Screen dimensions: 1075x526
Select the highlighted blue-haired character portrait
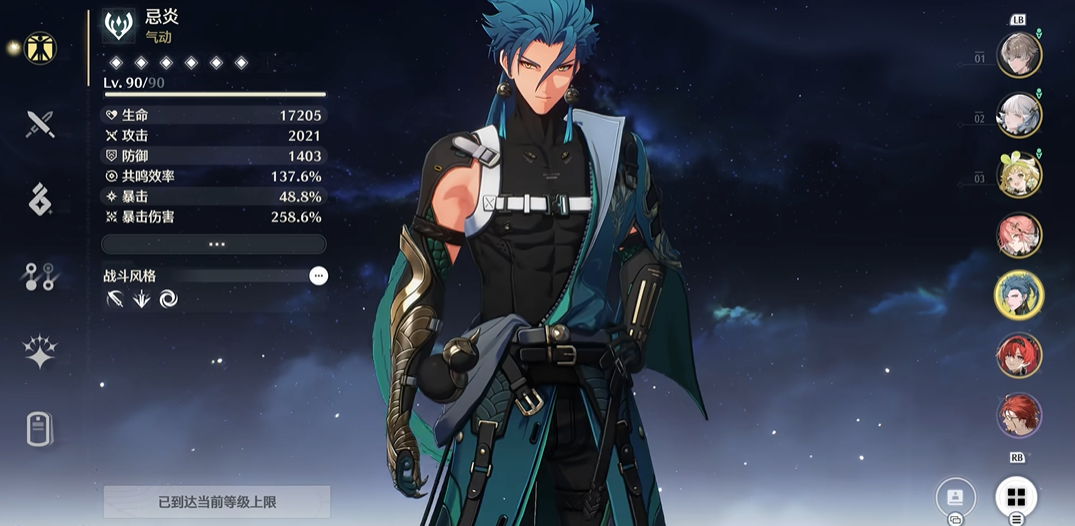(x=1019, y=295)
